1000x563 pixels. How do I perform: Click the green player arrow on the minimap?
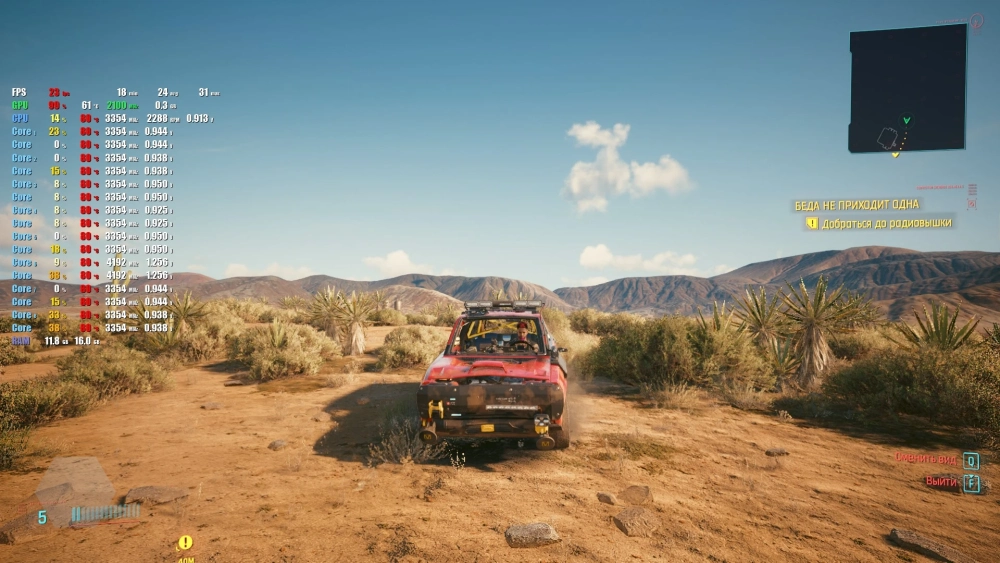pyautogui.click(x=906, y=121)
